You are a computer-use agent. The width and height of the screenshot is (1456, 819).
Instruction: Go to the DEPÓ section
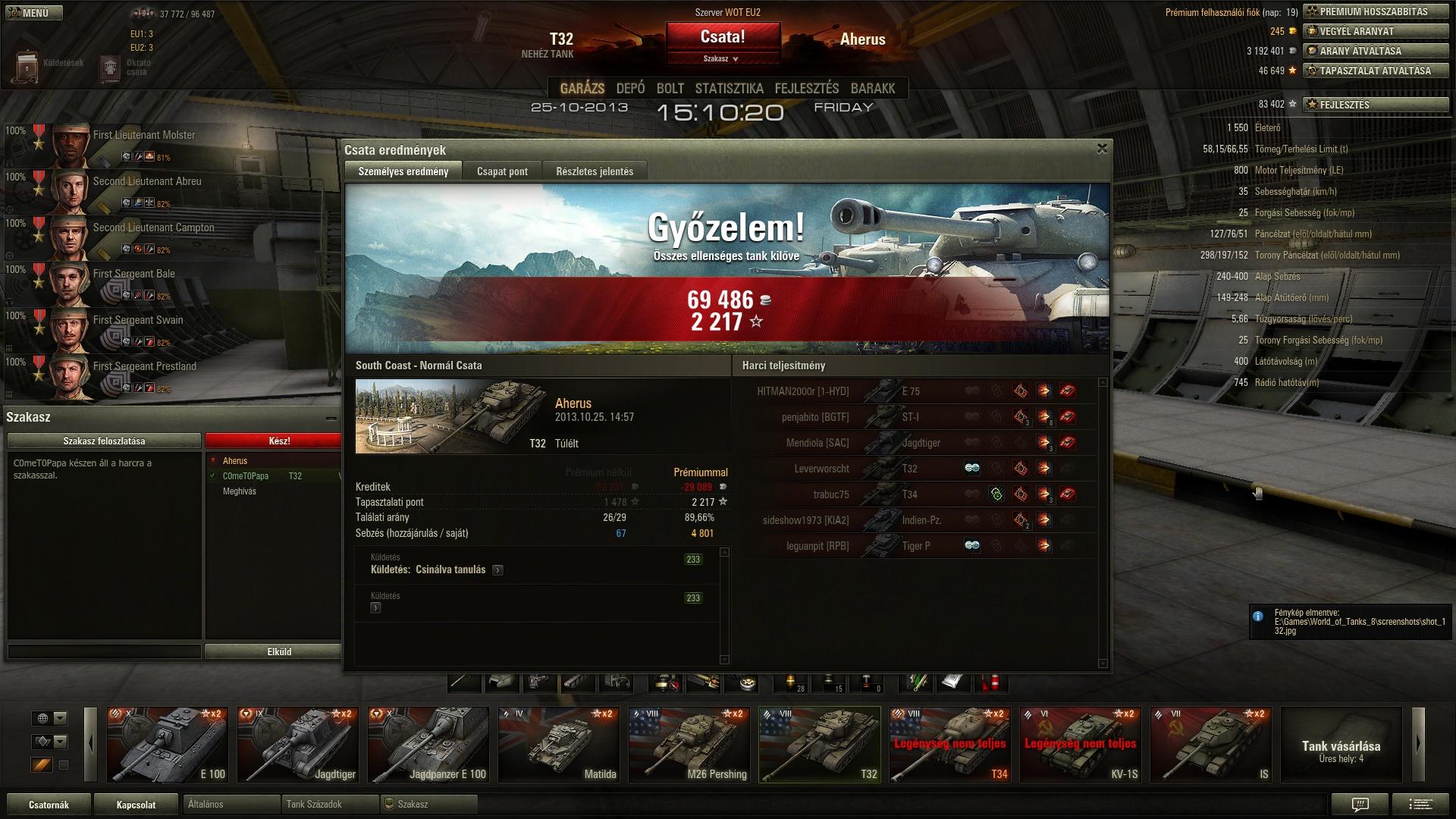(x=630, y=89)
